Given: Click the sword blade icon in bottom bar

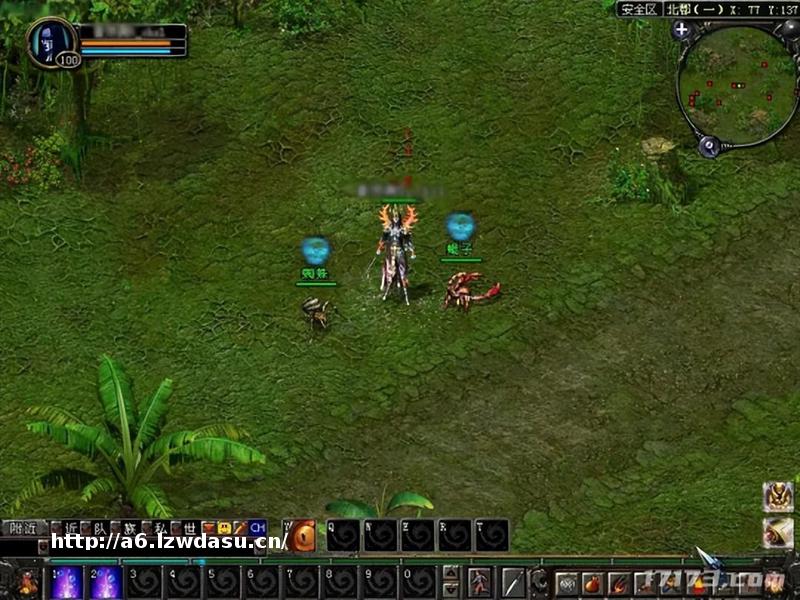Looking at the screenshot, I should pyautogui.click(x=513, y=582).
